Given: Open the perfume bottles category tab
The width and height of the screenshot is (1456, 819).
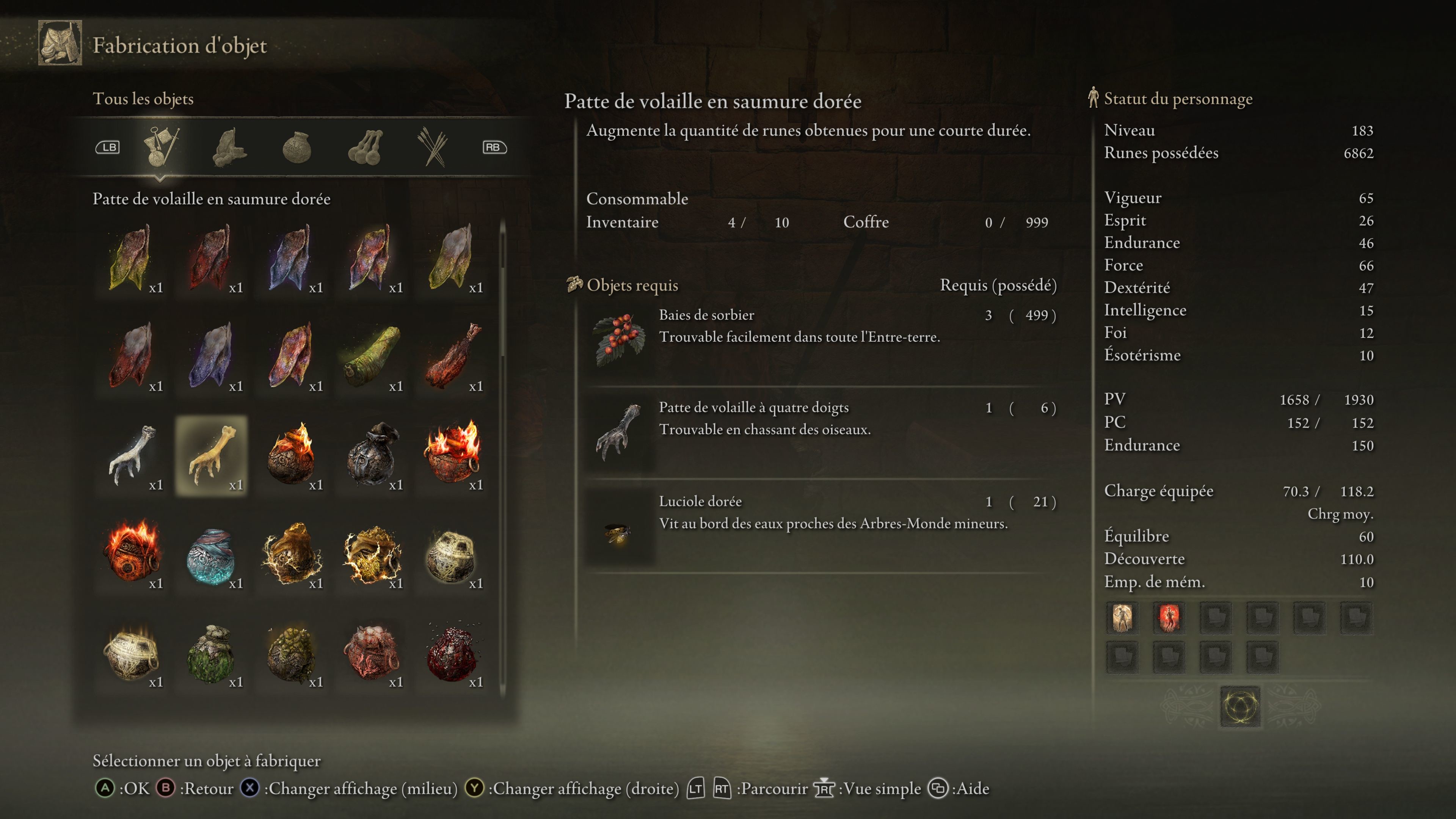Looking at the screenshot, I should point(366,147).
